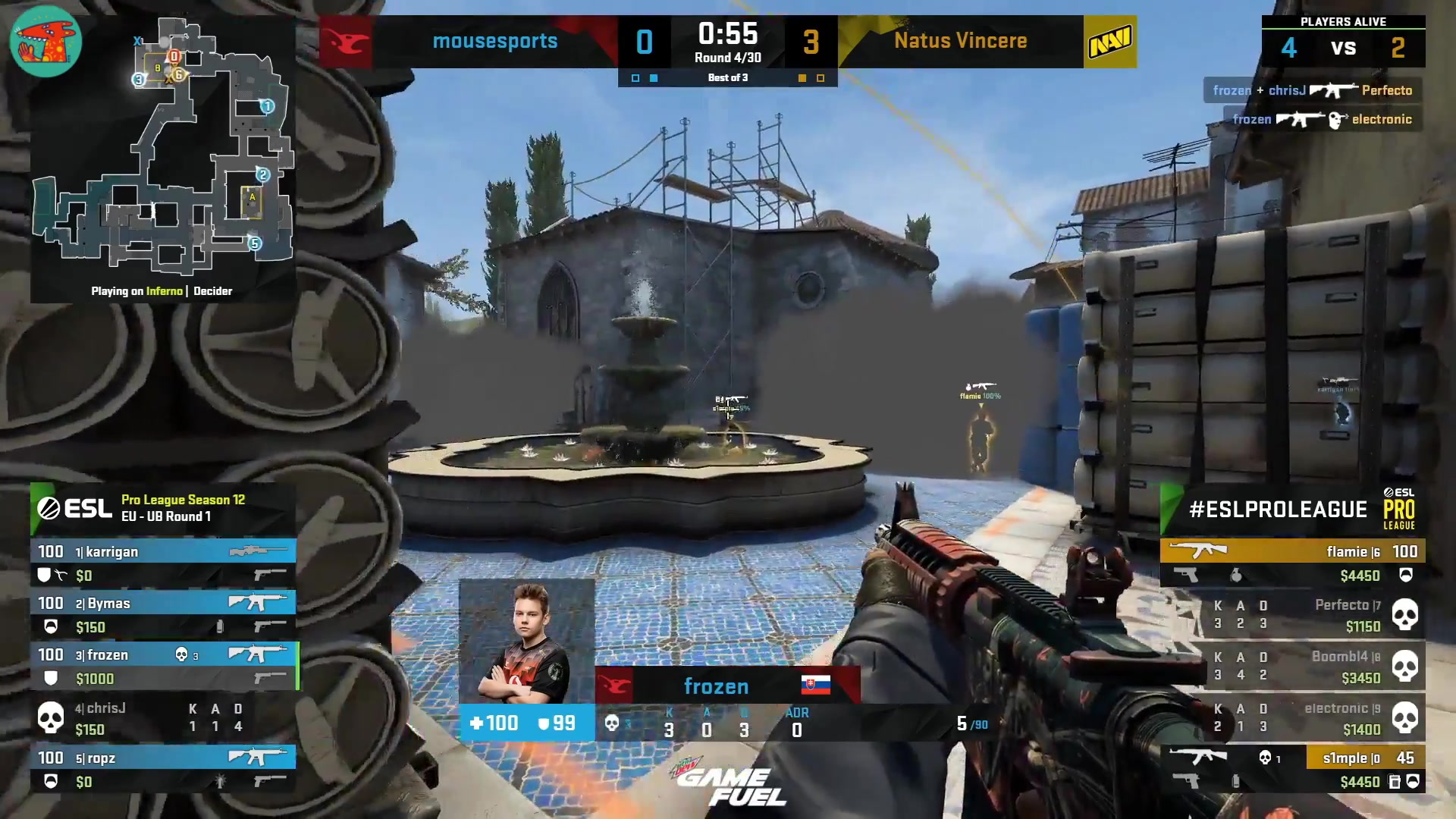Click the channel avatar logo

click(x=45, y=41)
